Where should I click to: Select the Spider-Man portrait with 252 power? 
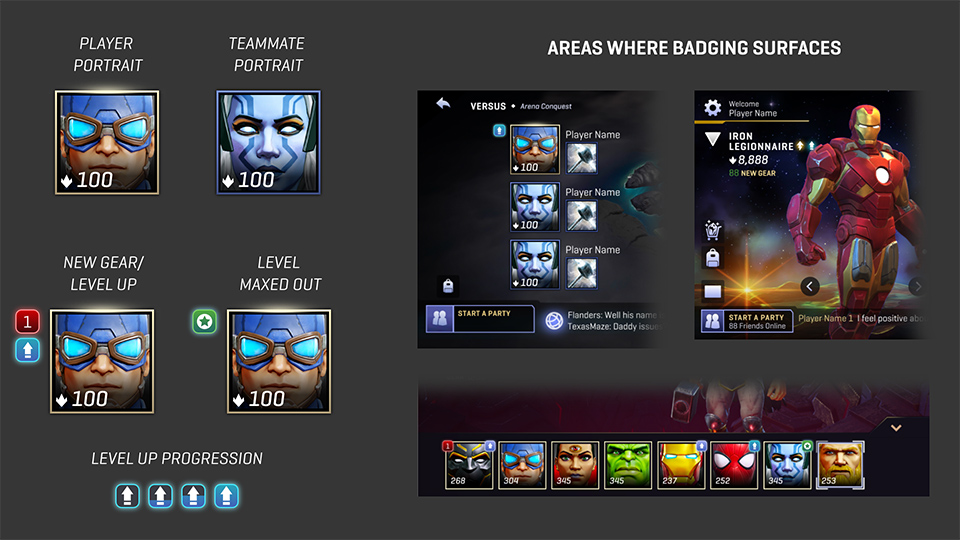click(735, 465)
